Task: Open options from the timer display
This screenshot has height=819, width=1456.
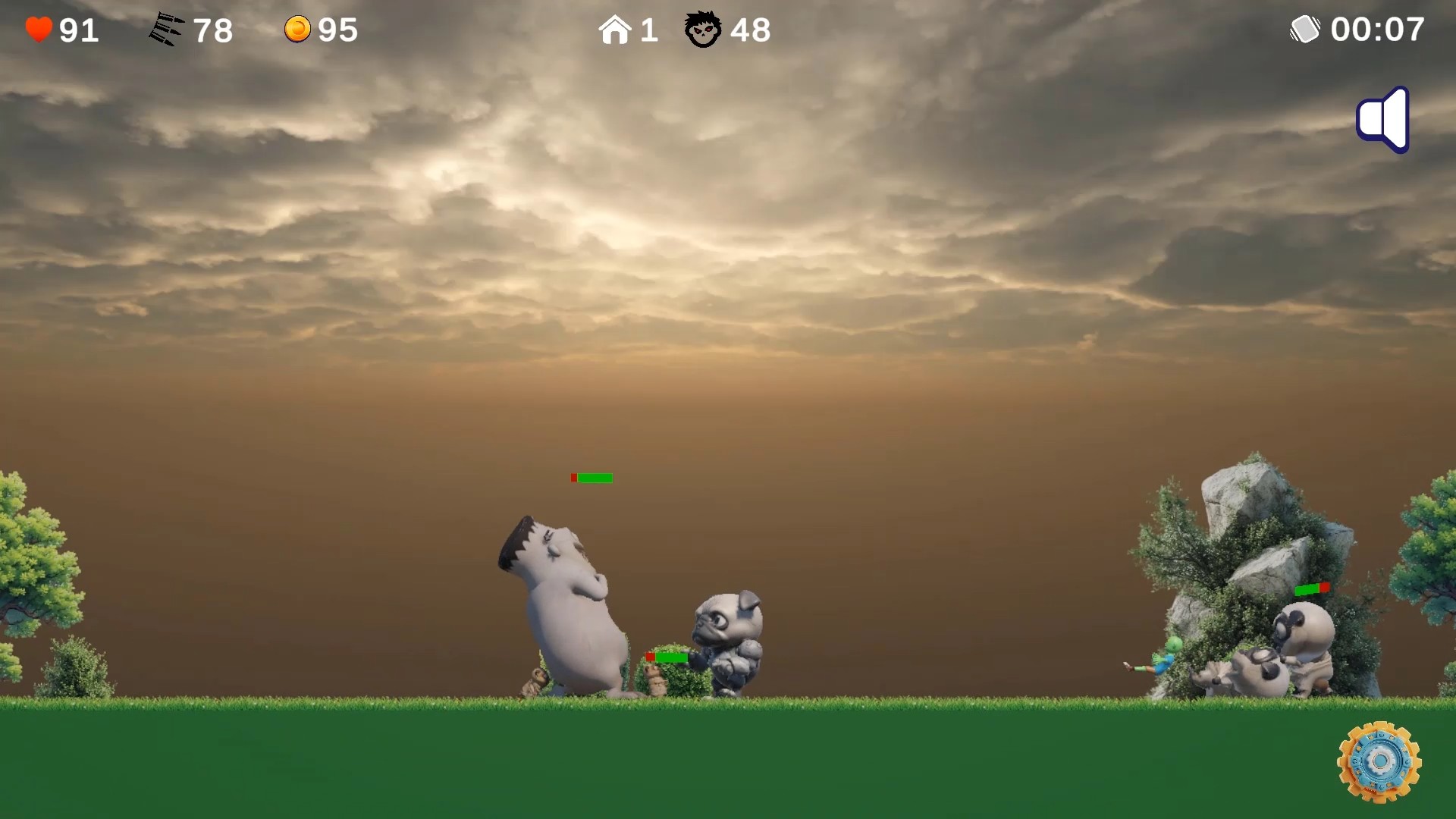Action: click(x=1378, y=29)
